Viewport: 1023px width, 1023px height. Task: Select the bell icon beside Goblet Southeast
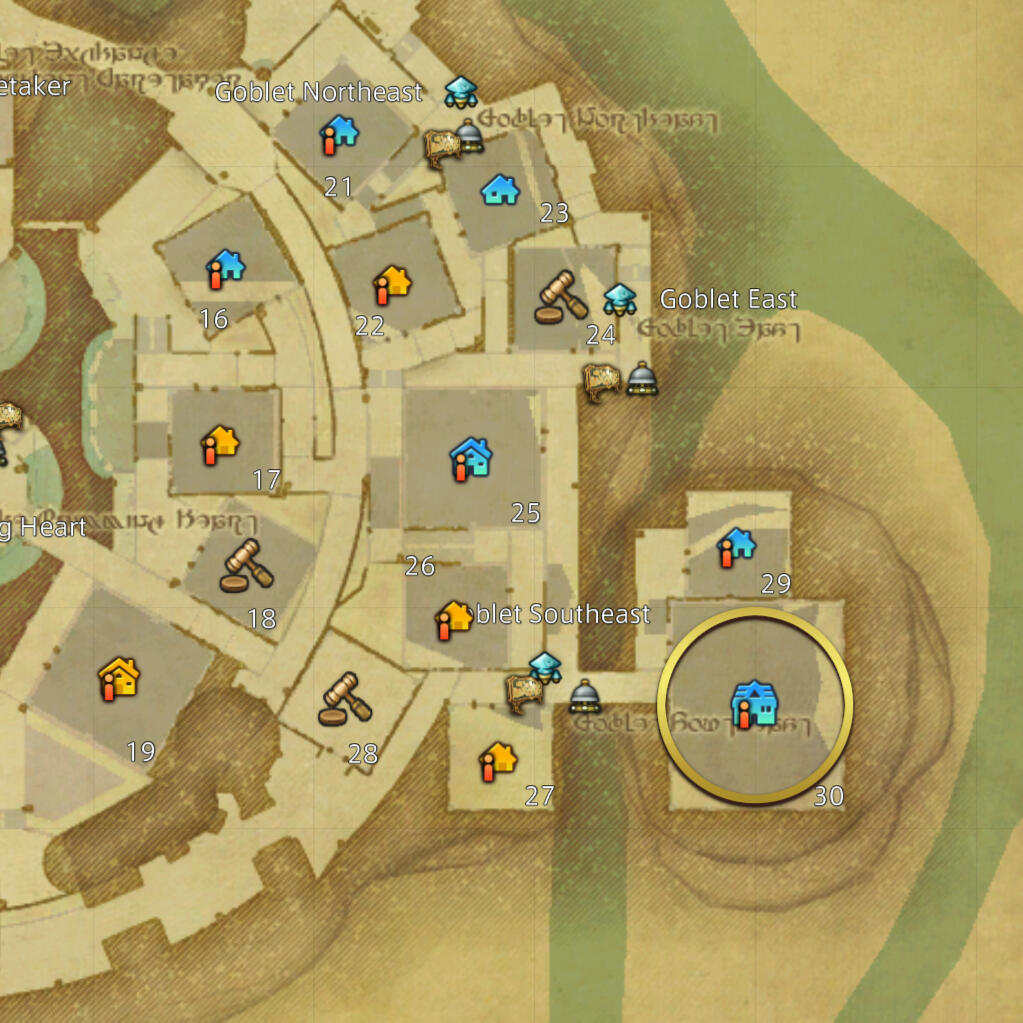tap(585, 696)
